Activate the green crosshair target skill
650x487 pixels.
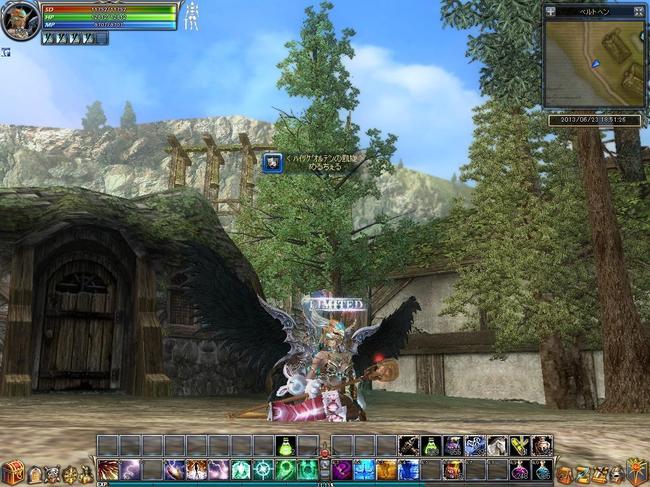pos(263,469)
